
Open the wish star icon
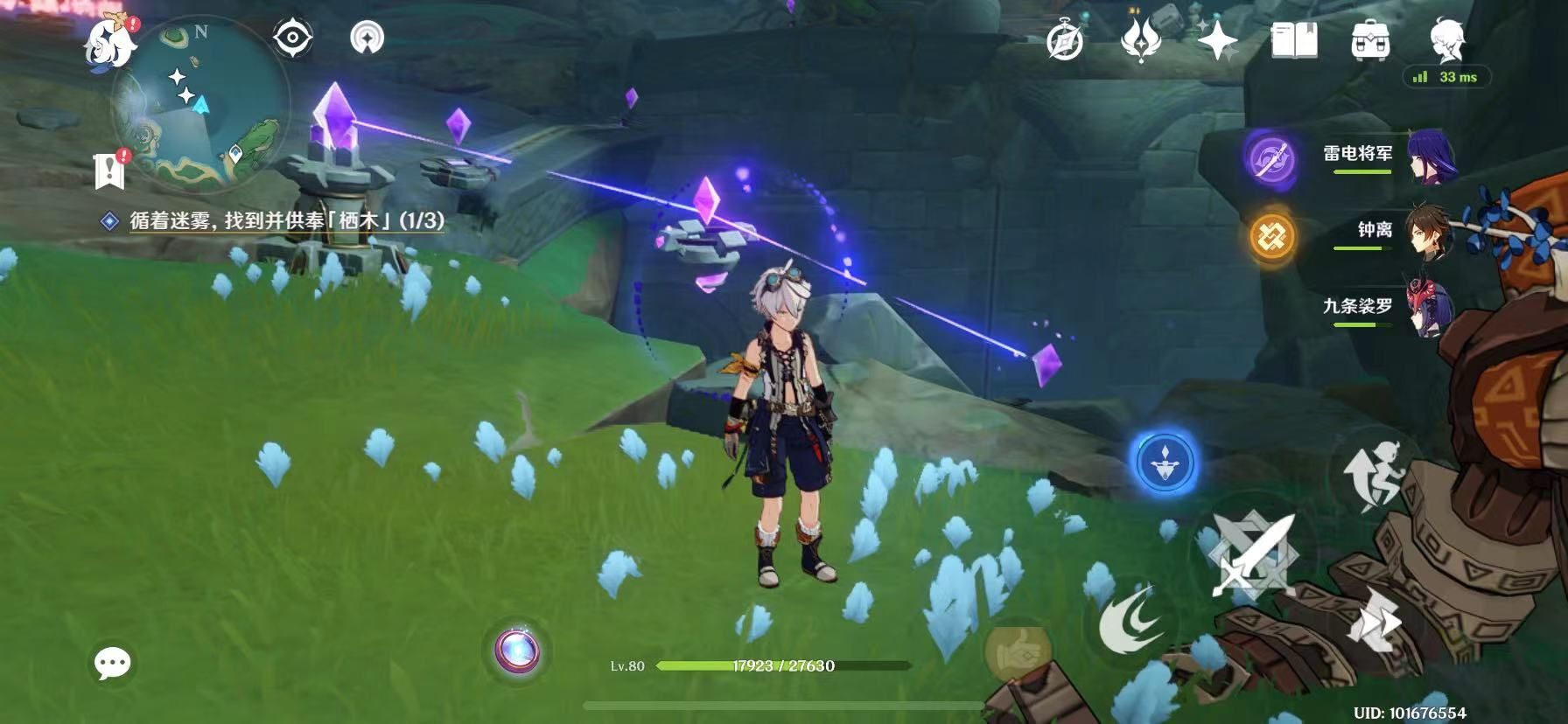[x=1217, y=40]
